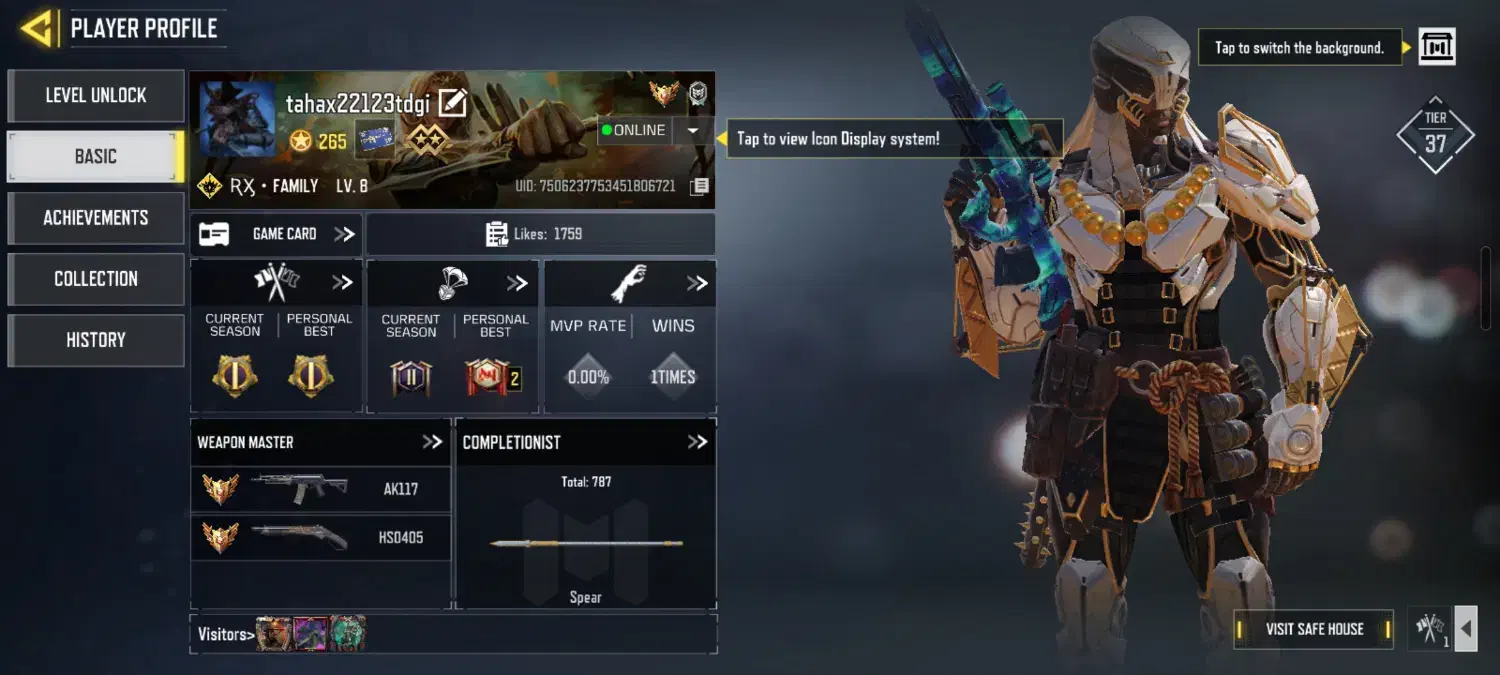Image resolution: width=1500 pixels, height=675 pixels.
Task: Select the HS0405 weapon master row
Action: pos(320,537)
